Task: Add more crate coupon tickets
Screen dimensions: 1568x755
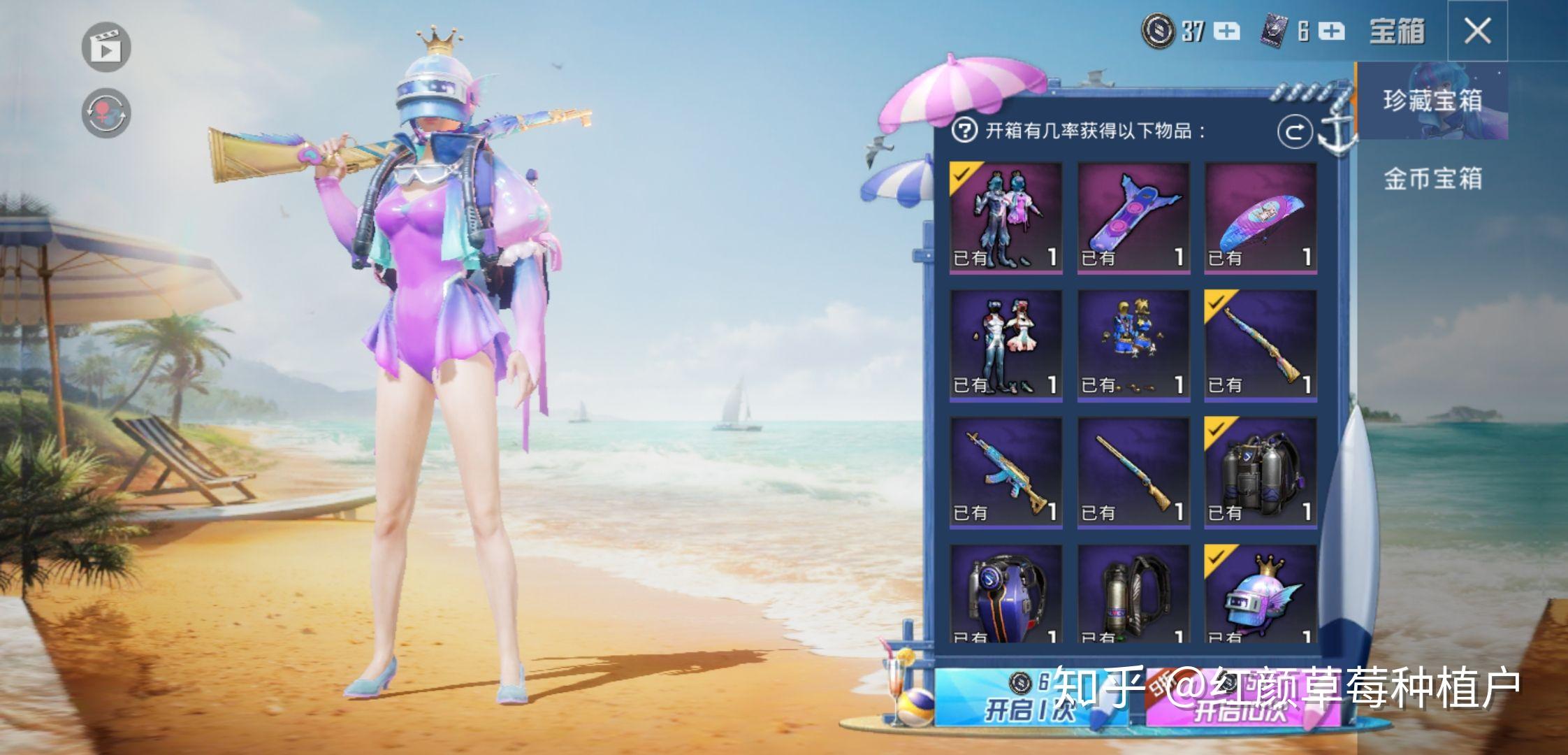Action: pos(1333,31)
